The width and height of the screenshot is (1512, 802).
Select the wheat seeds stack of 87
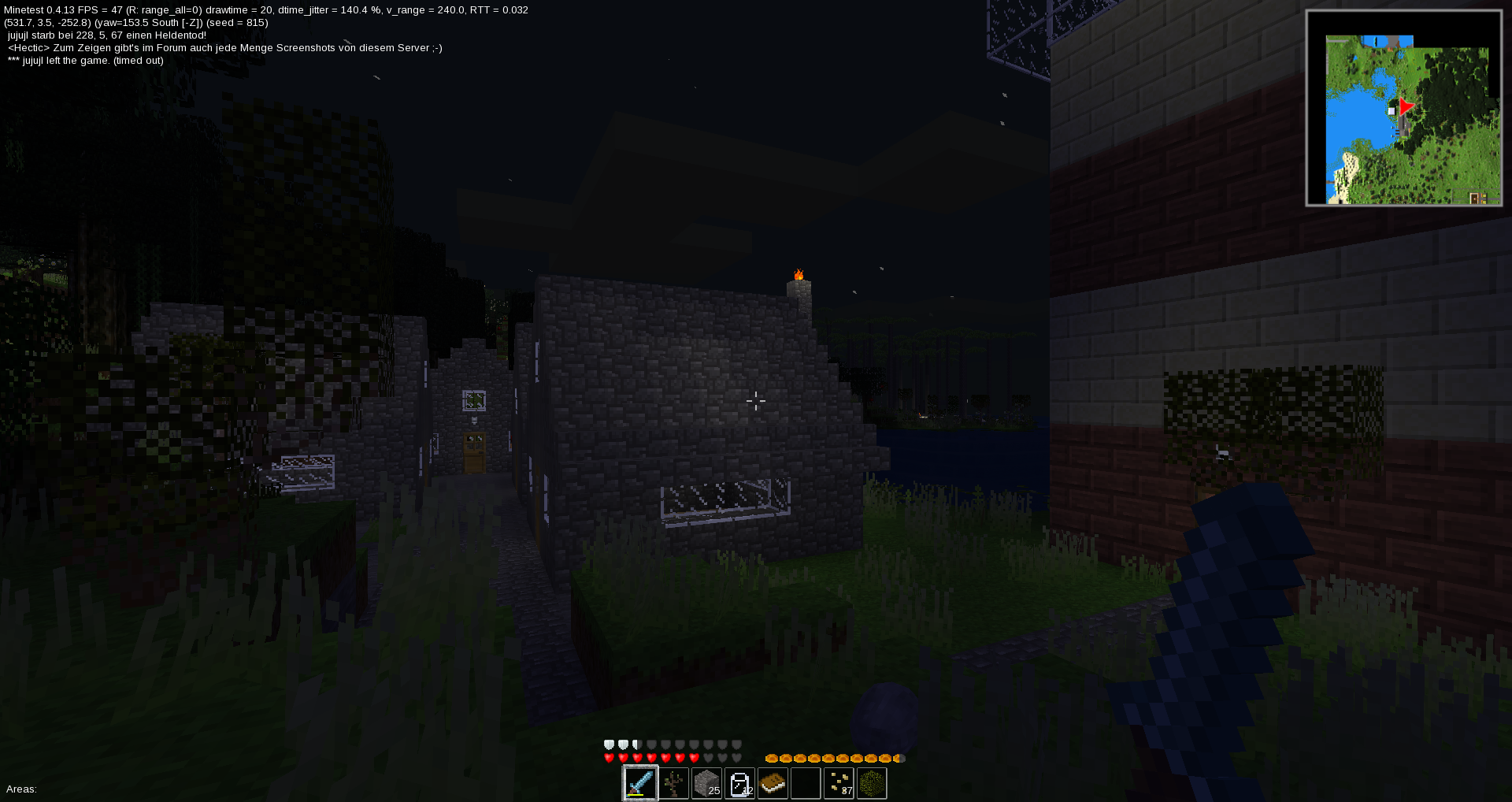[839, 784]
